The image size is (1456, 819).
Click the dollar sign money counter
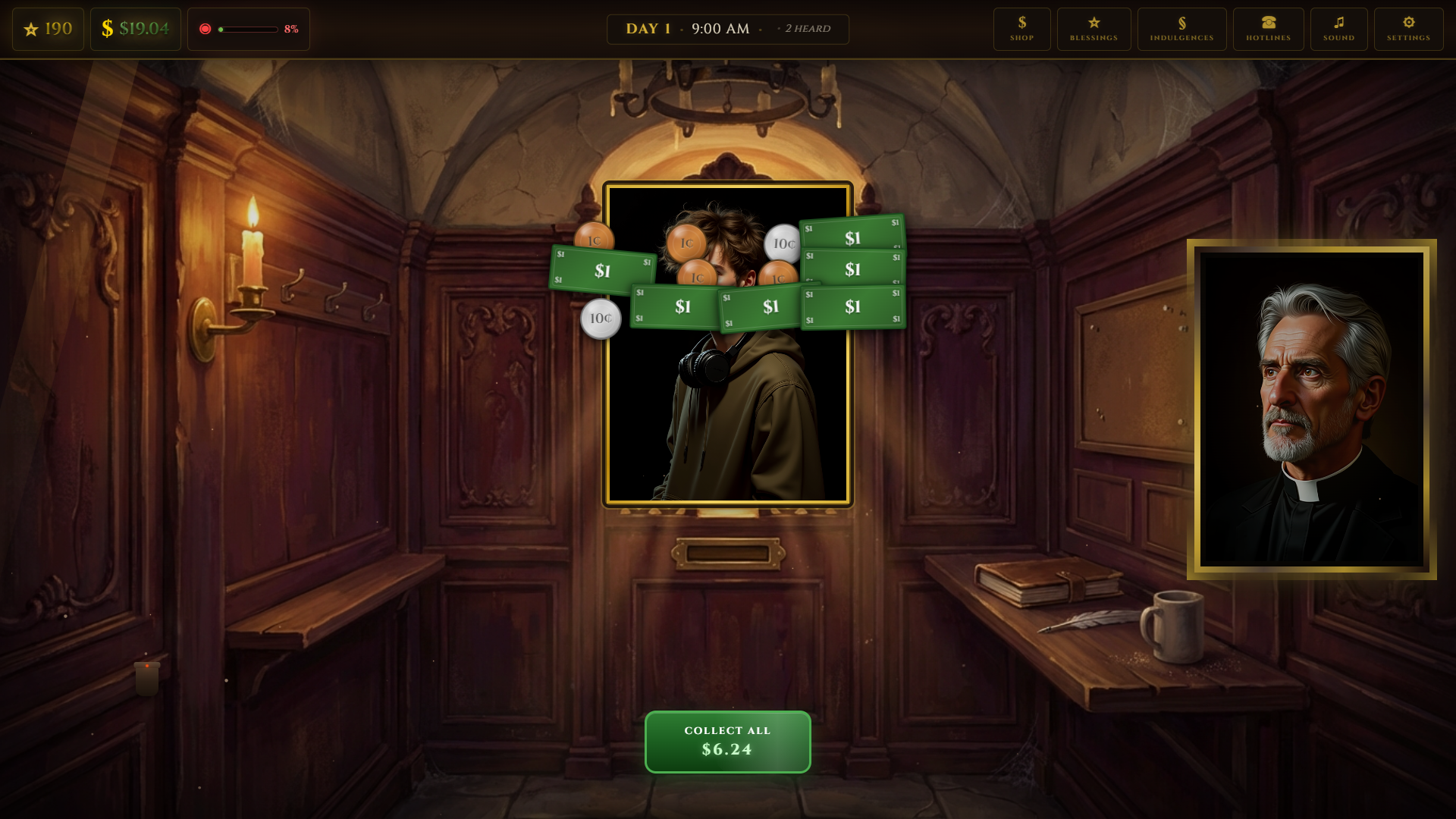coord(135,29)
